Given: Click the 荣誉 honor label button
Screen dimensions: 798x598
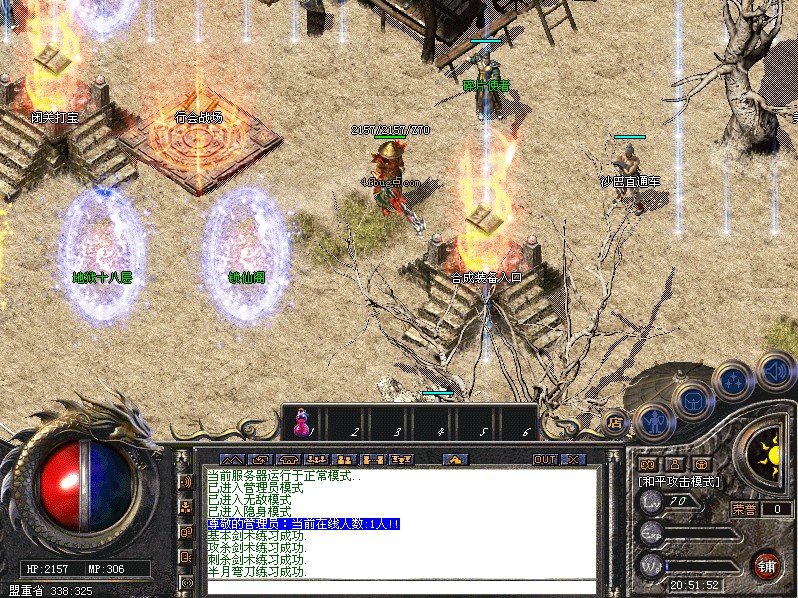Looking at the screenshot, I should 745,509.
